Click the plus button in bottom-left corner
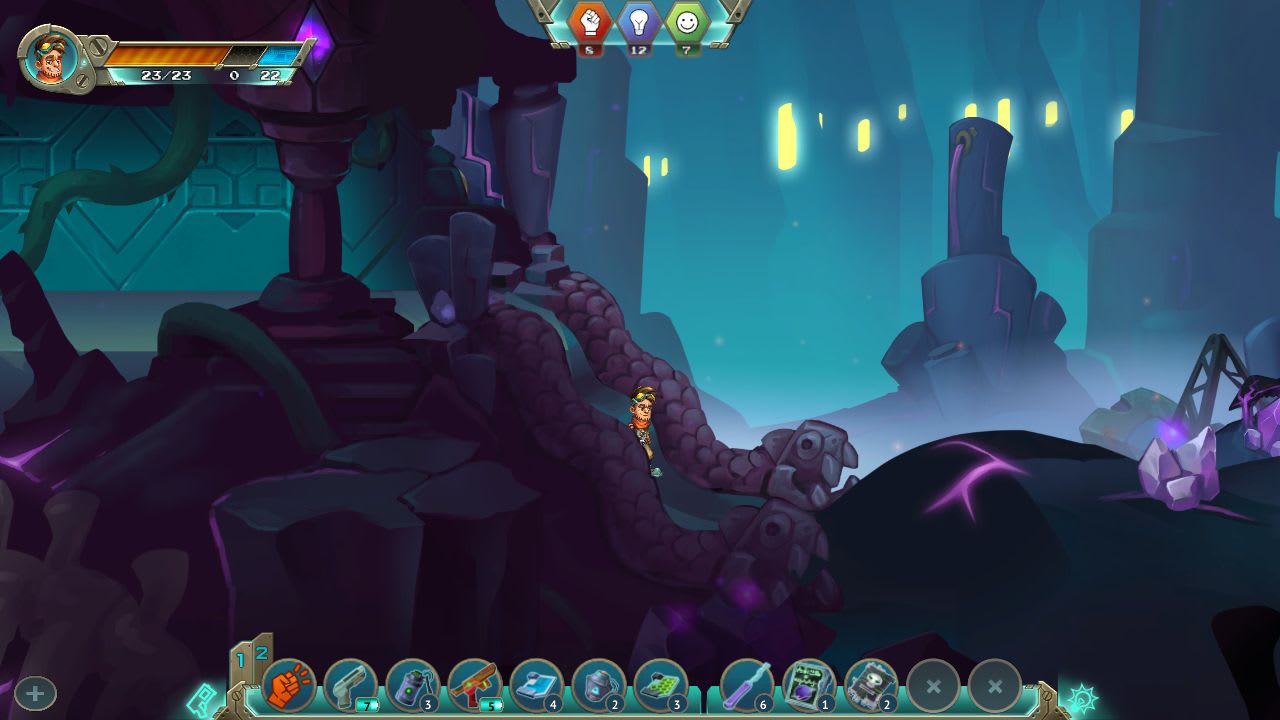 (x=34, y=692)
